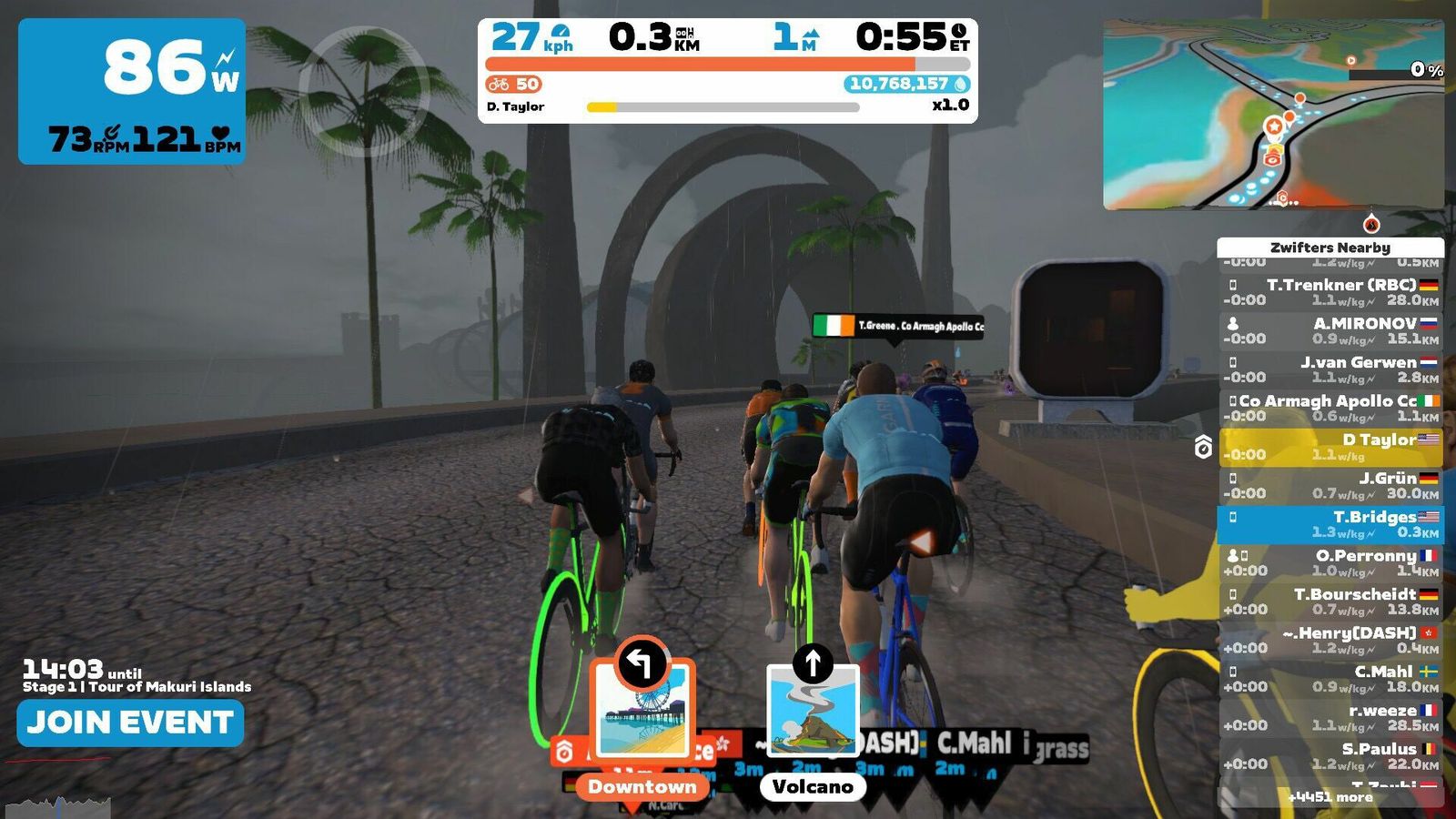The width and height of the screenshot is (1456, 819).
Task: Choose A.MIRONOV in nearby riders
Action: [1330, 330]
